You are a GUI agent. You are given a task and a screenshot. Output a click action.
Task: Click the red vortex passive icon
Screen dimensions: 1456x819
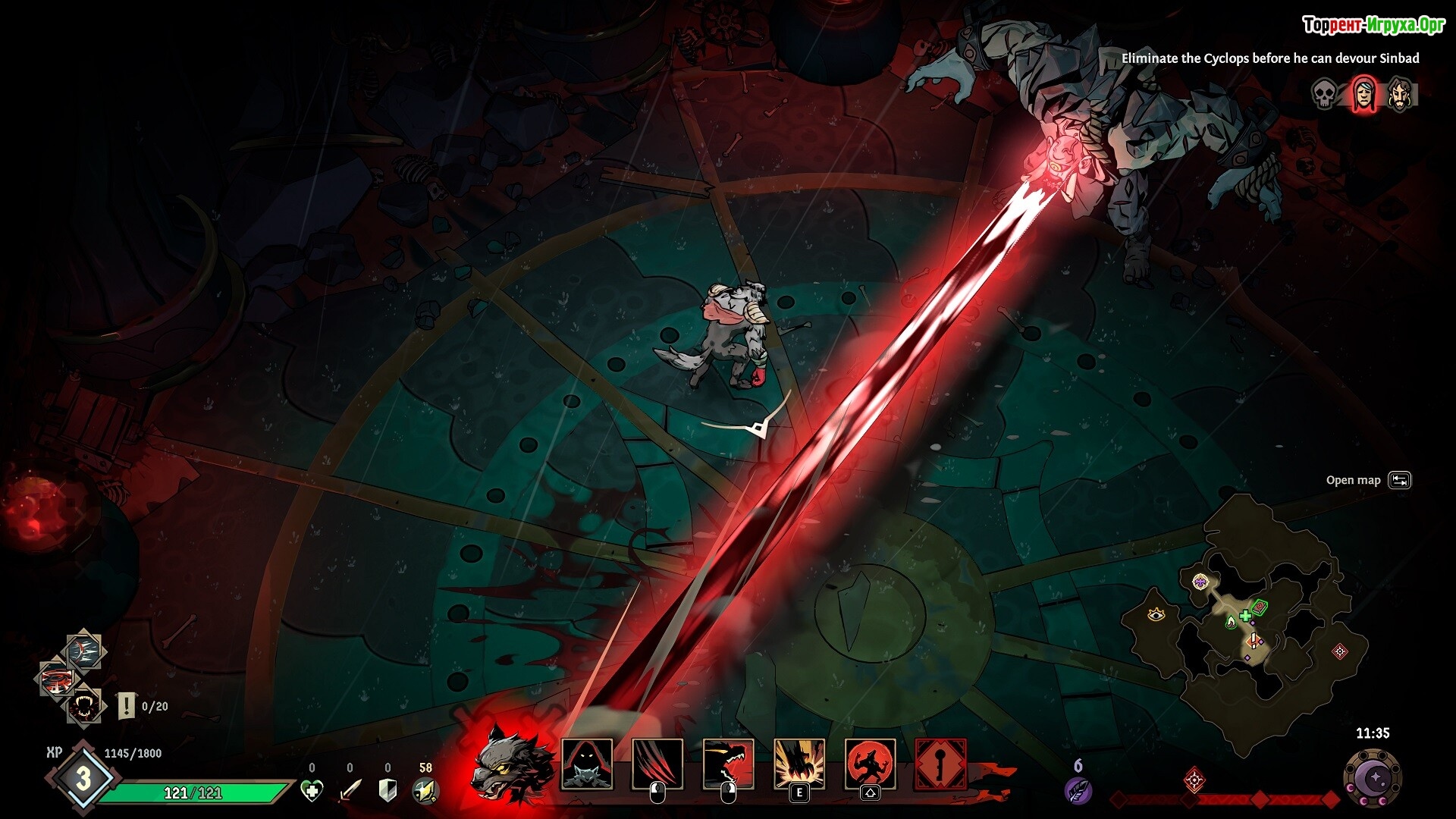coord(58,679)
